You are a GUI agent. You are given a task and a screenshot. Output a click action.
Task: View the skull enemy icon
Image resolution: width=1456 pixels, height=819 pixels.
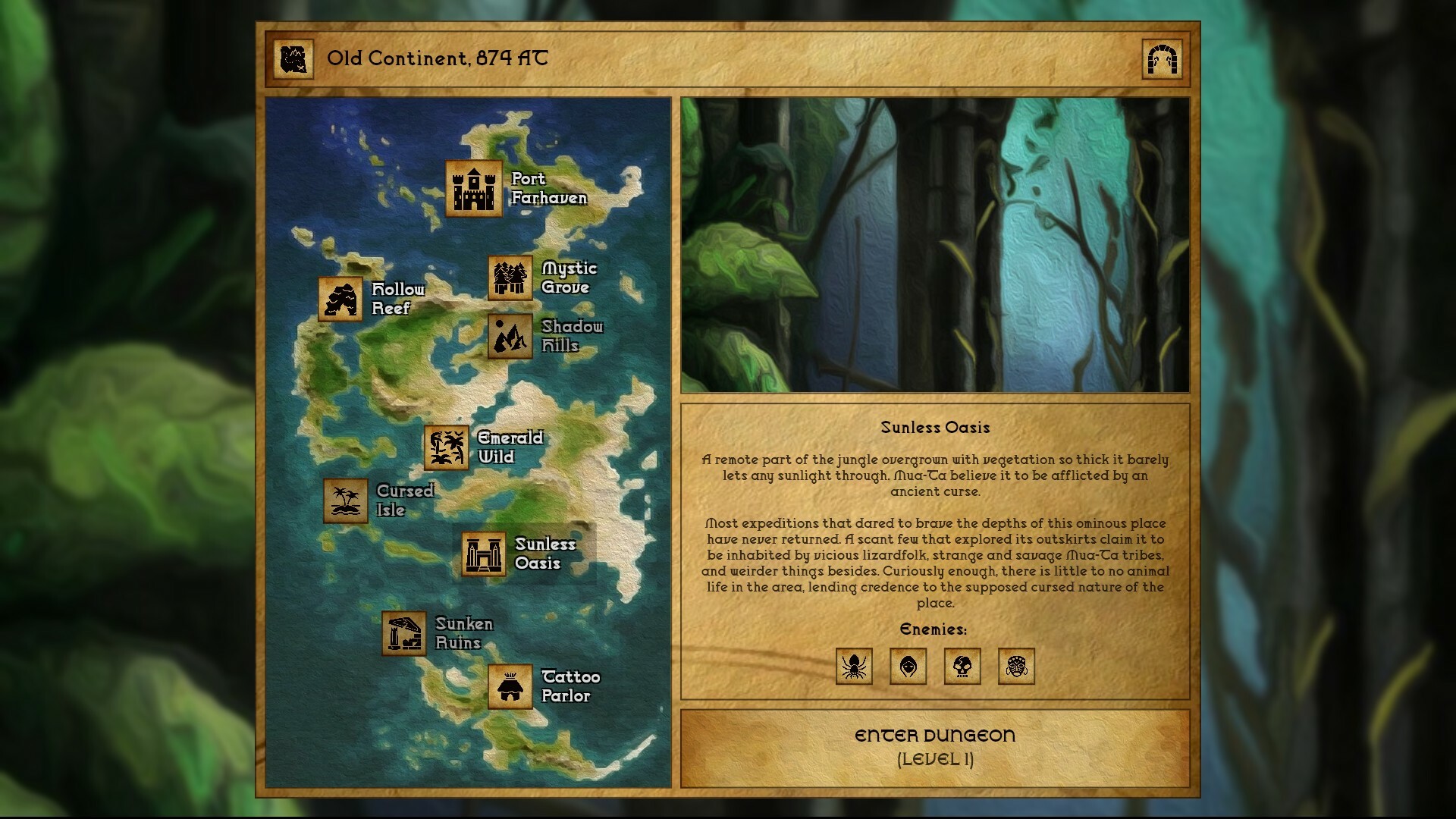[962, 667]
